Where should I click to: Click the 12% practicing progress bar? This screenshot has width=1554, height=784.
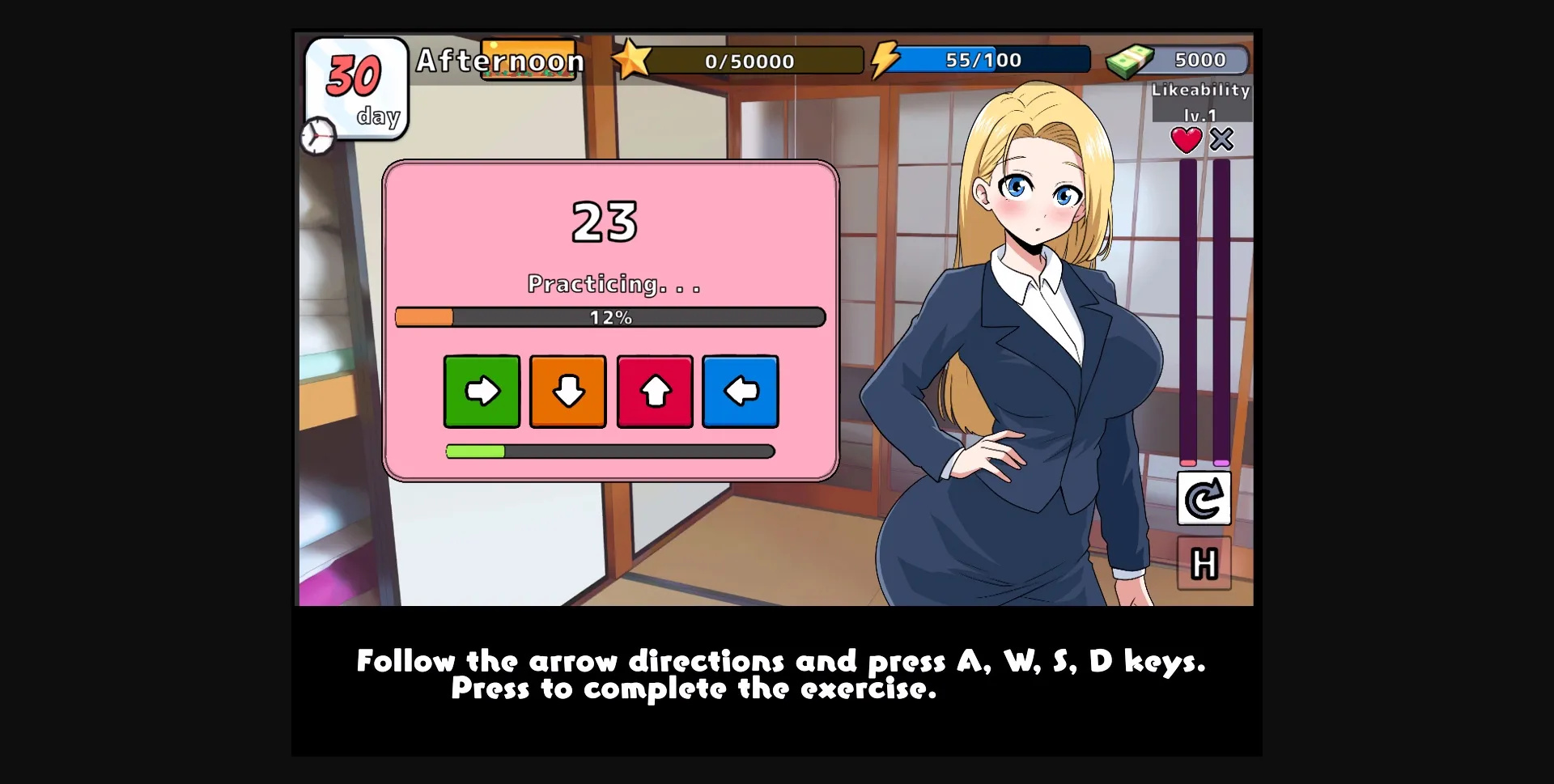pos(609,317)
